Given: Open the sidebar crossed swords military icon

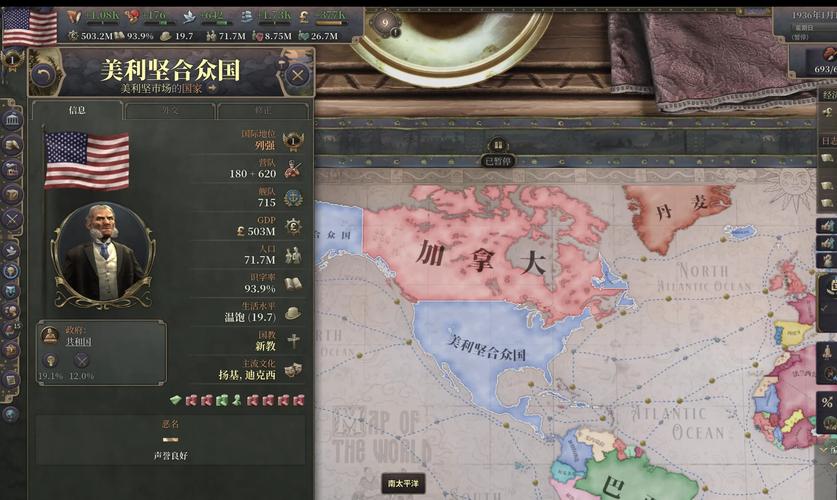Looking at the screenshot, I should (12, 218).
